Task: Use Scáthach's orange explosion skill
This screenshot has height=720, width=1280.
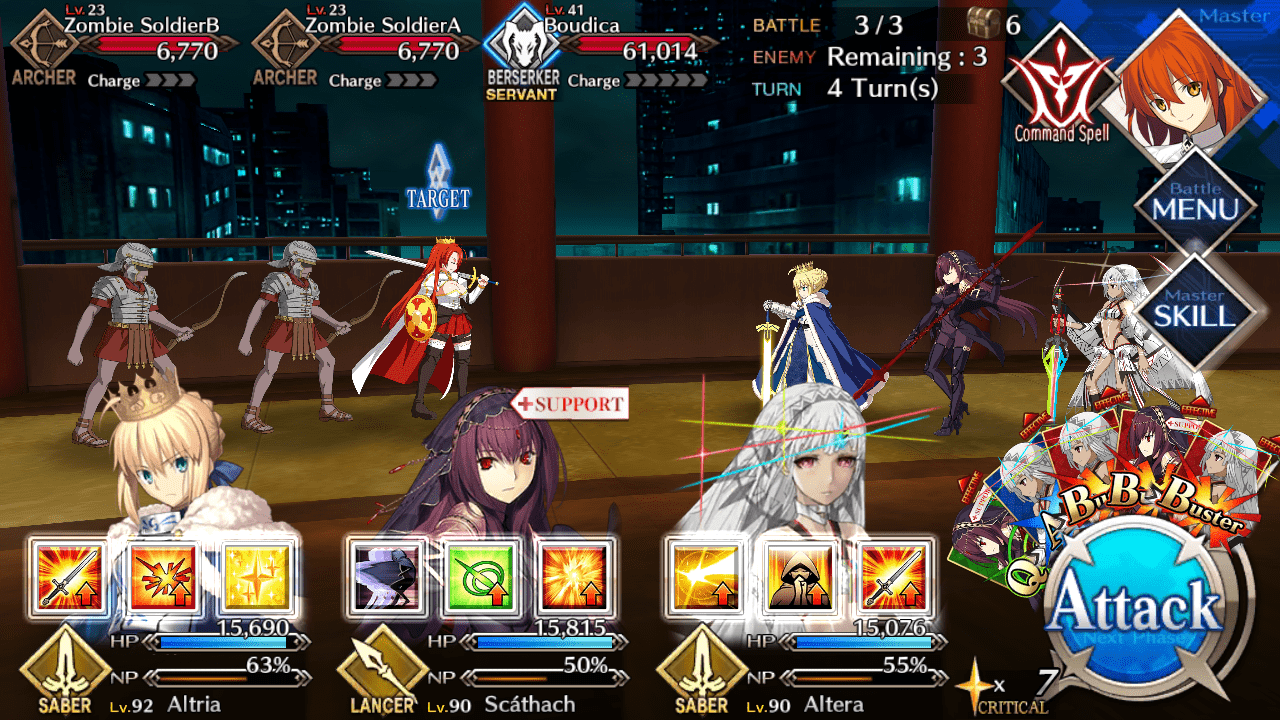Action: coord(575,578)
